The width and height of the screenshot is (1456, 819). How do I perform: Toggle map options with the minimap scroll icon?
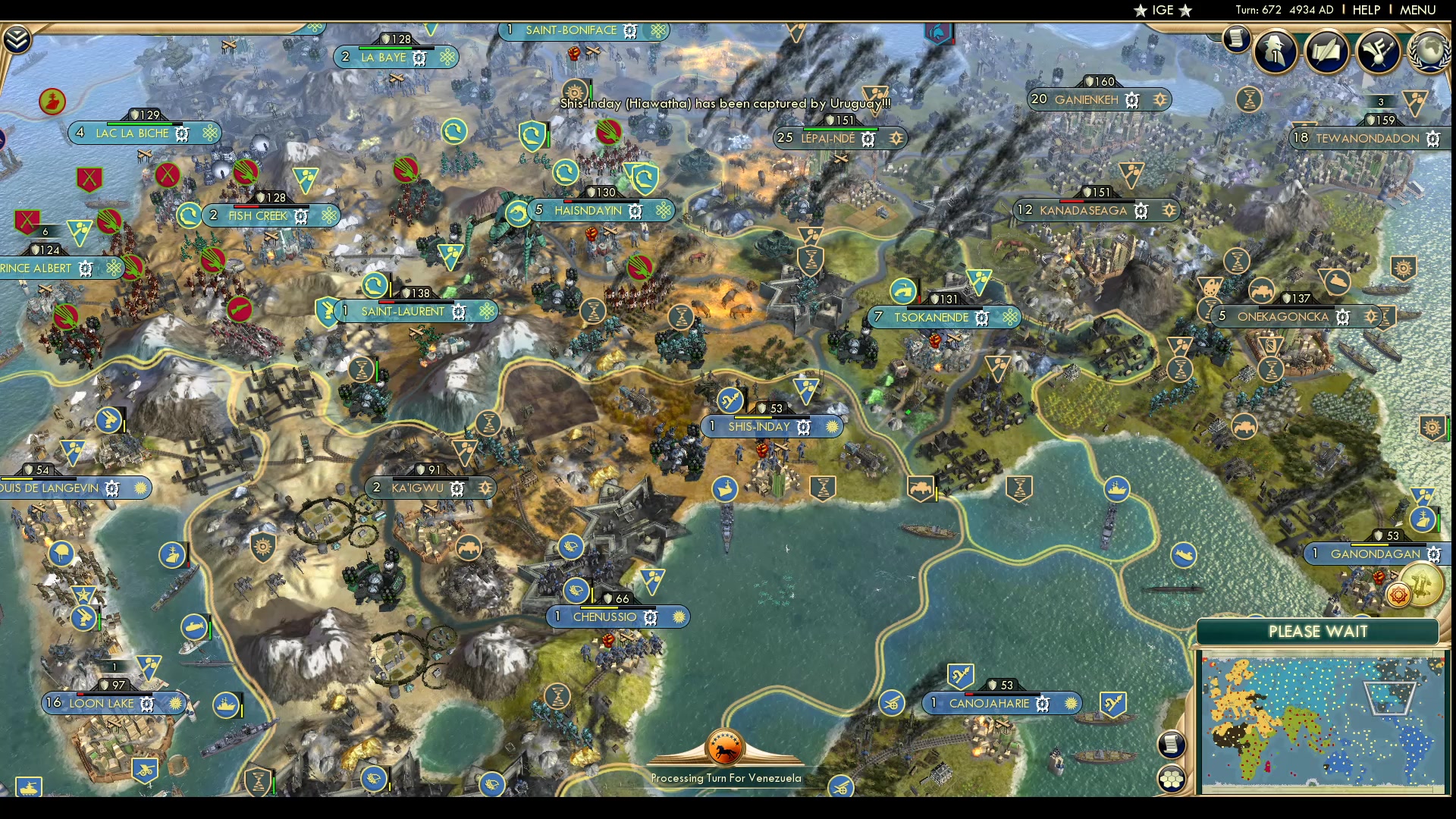point(1172,745)
